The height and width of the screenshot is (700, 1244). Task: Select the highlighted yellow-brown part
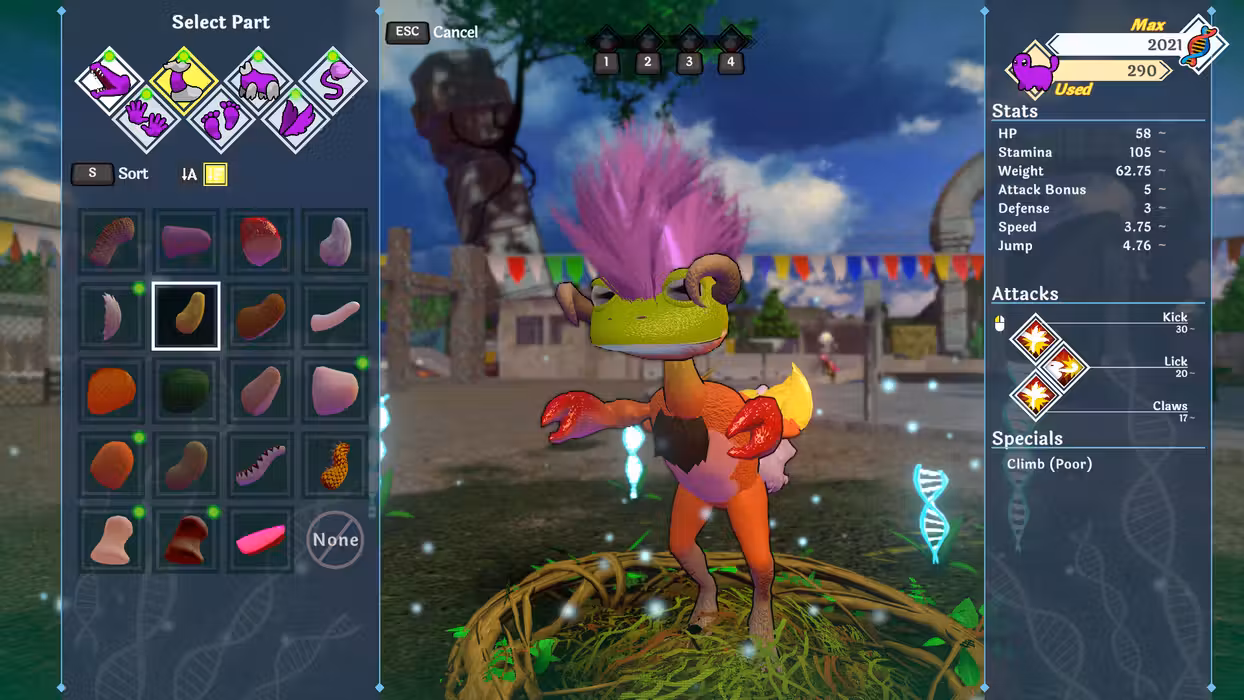coord(185,316)
